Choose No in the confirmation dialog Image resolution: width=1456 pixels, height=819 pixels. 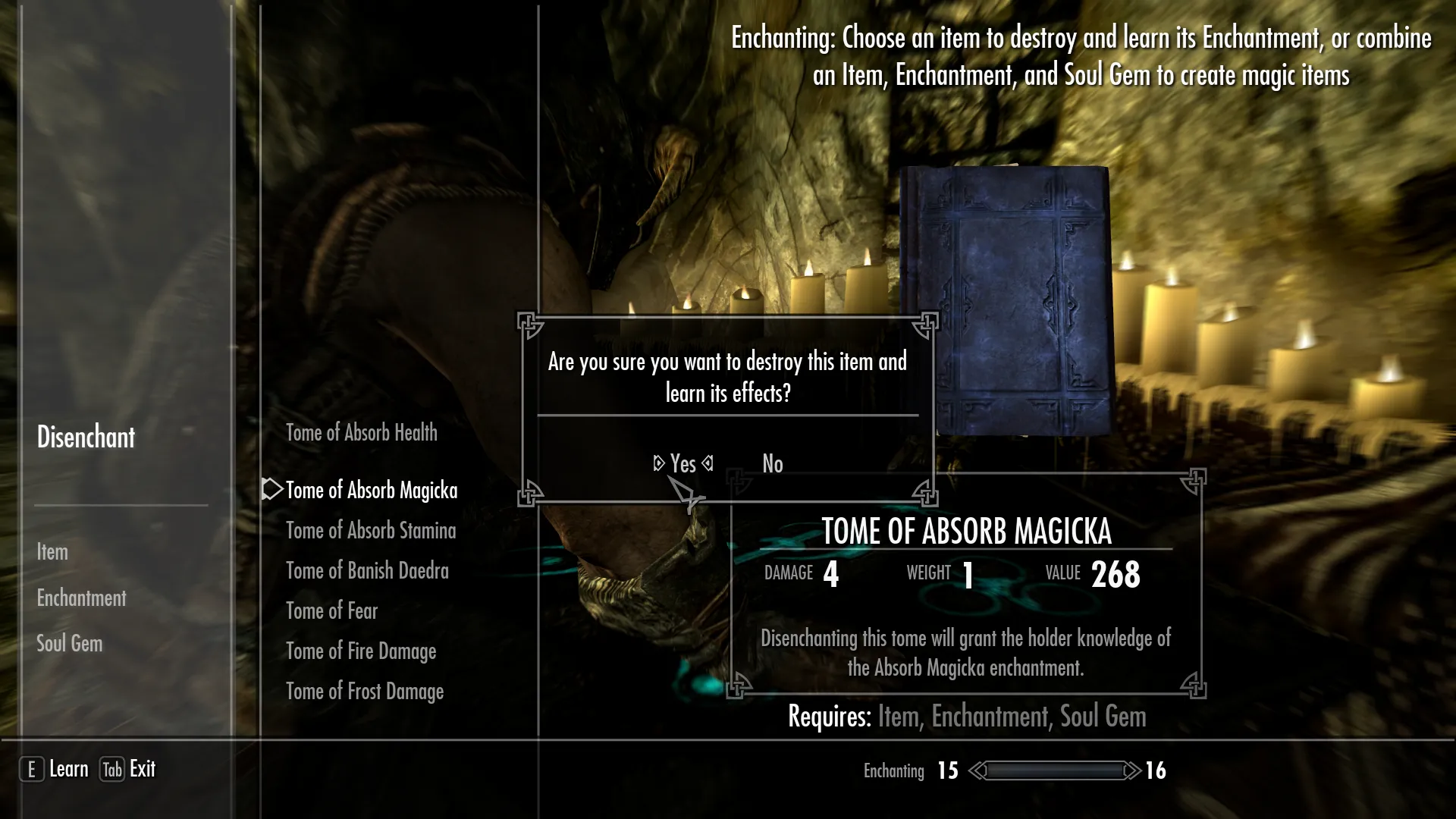tap(772, 463)
